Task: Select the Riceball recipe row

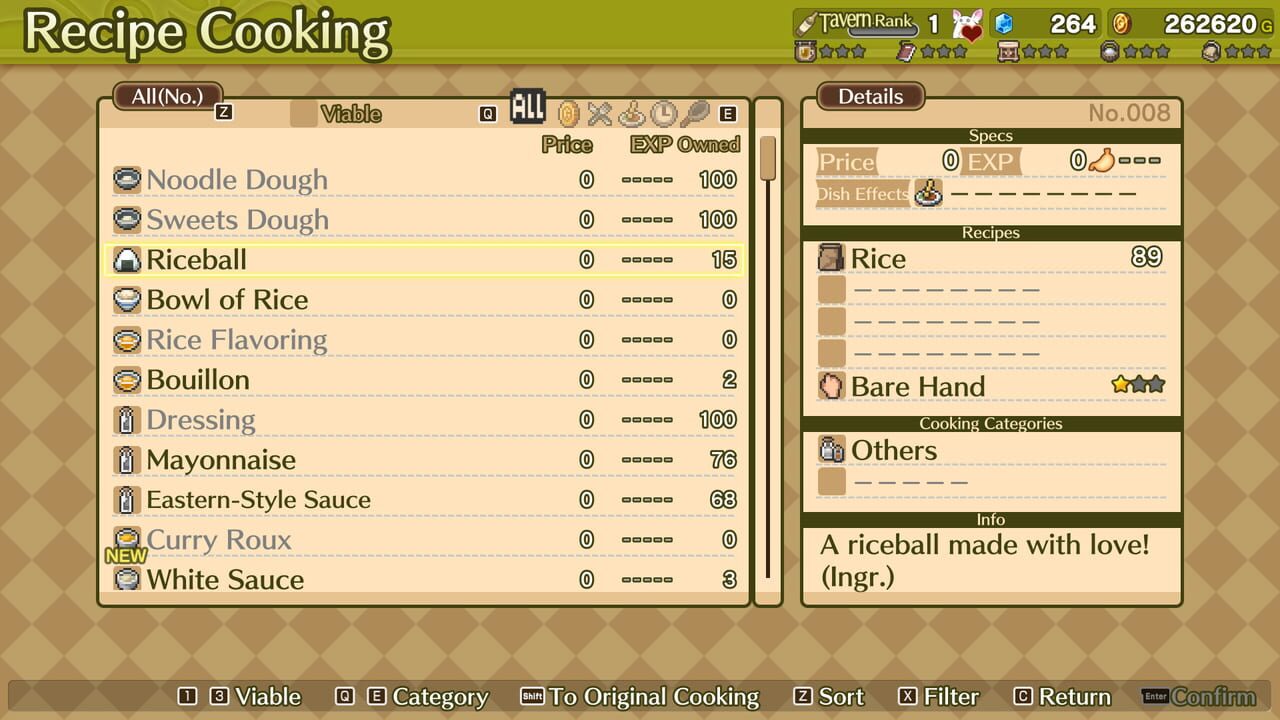Action: (197, 260)
